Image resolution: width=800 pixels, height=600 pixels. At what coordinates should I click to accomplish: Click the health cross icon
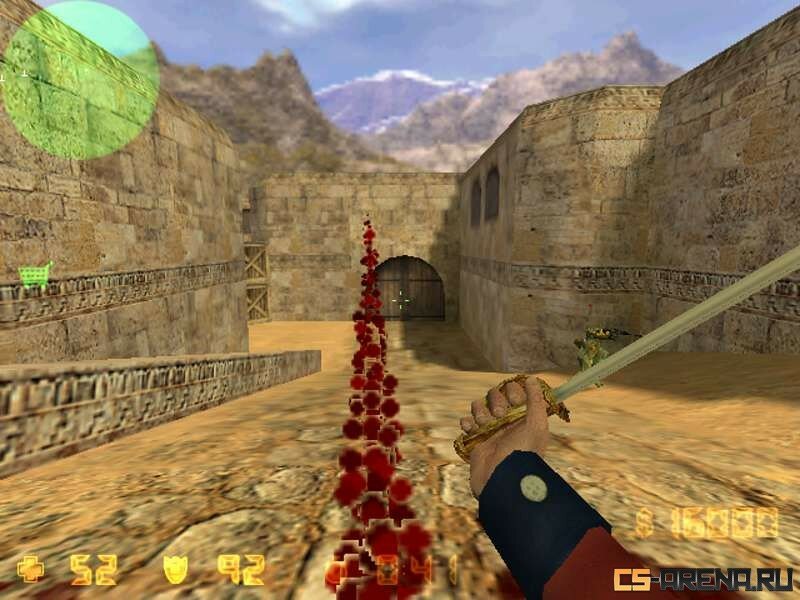pos(31,569)
